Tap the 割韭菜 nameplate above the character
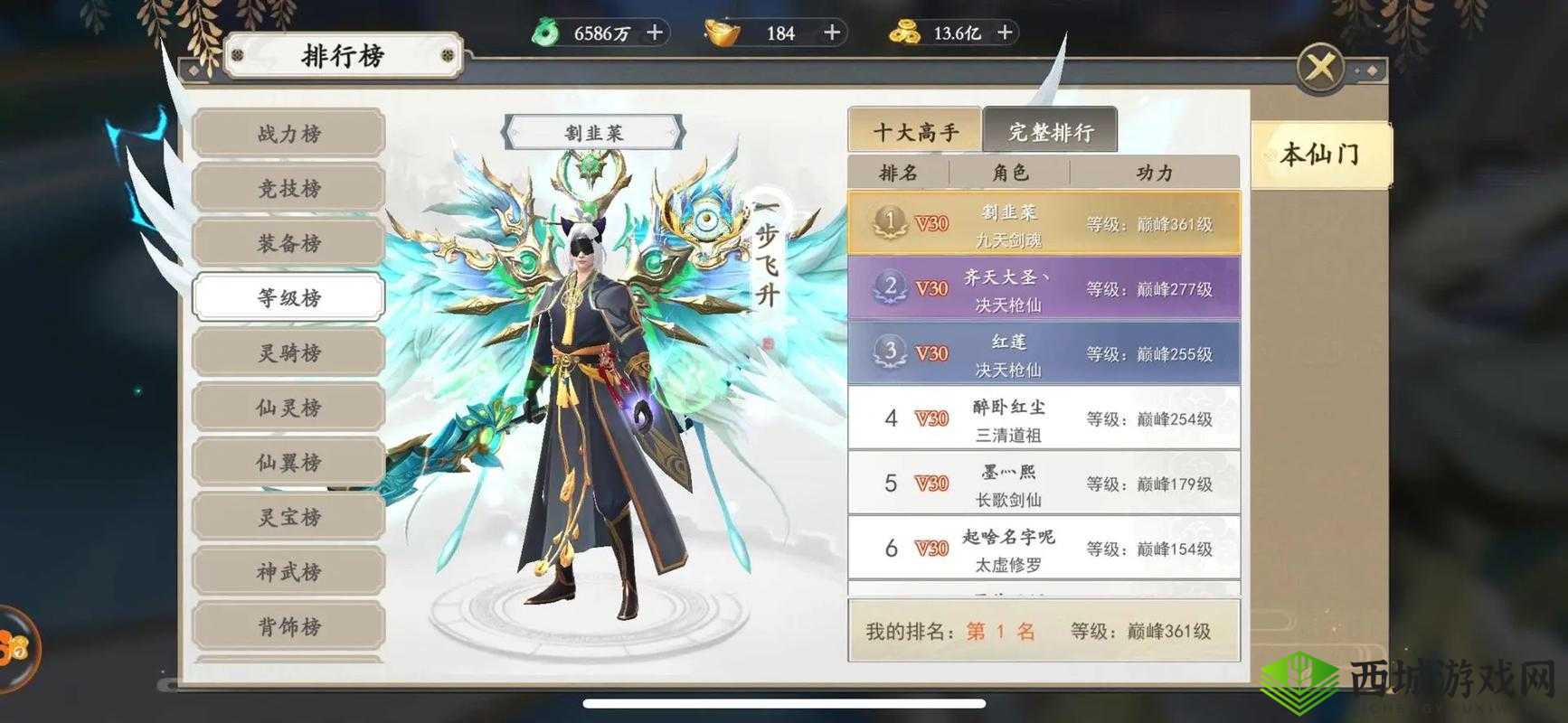The height and width of the screenshot is (723, 1568). pos(594,130)
